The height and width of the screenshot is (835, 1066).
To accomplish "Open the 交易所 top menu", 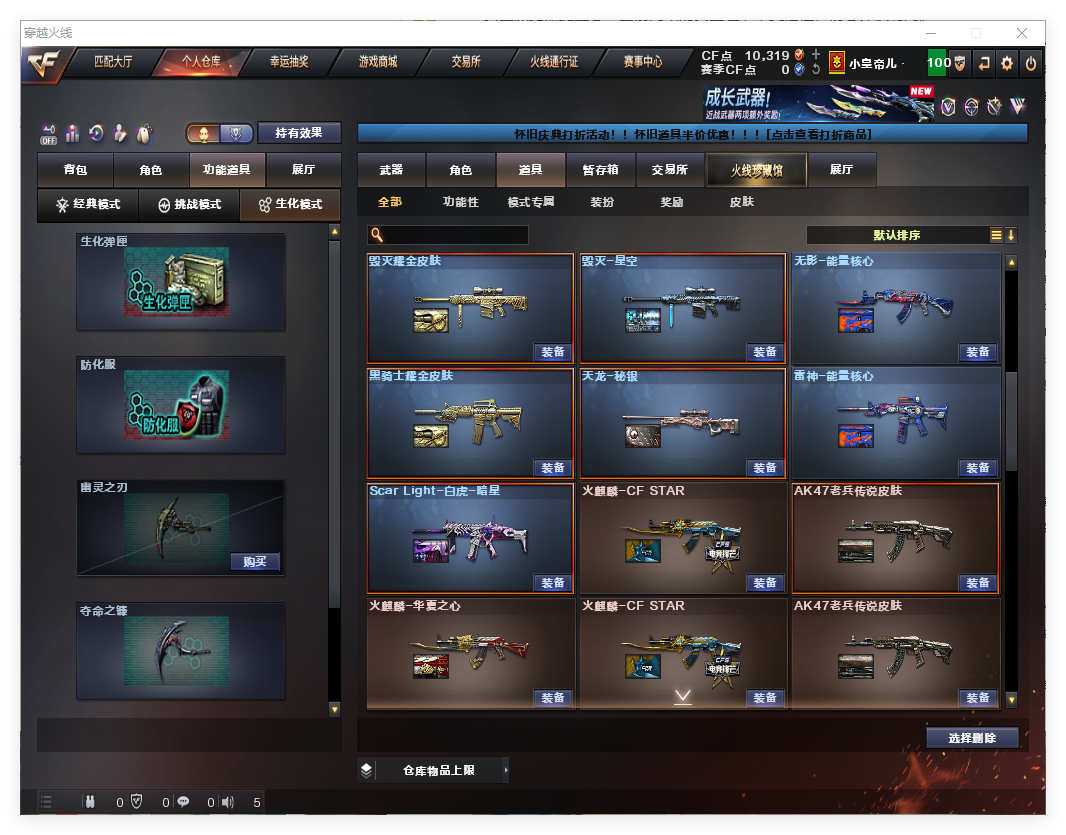I will pos(465,62).
